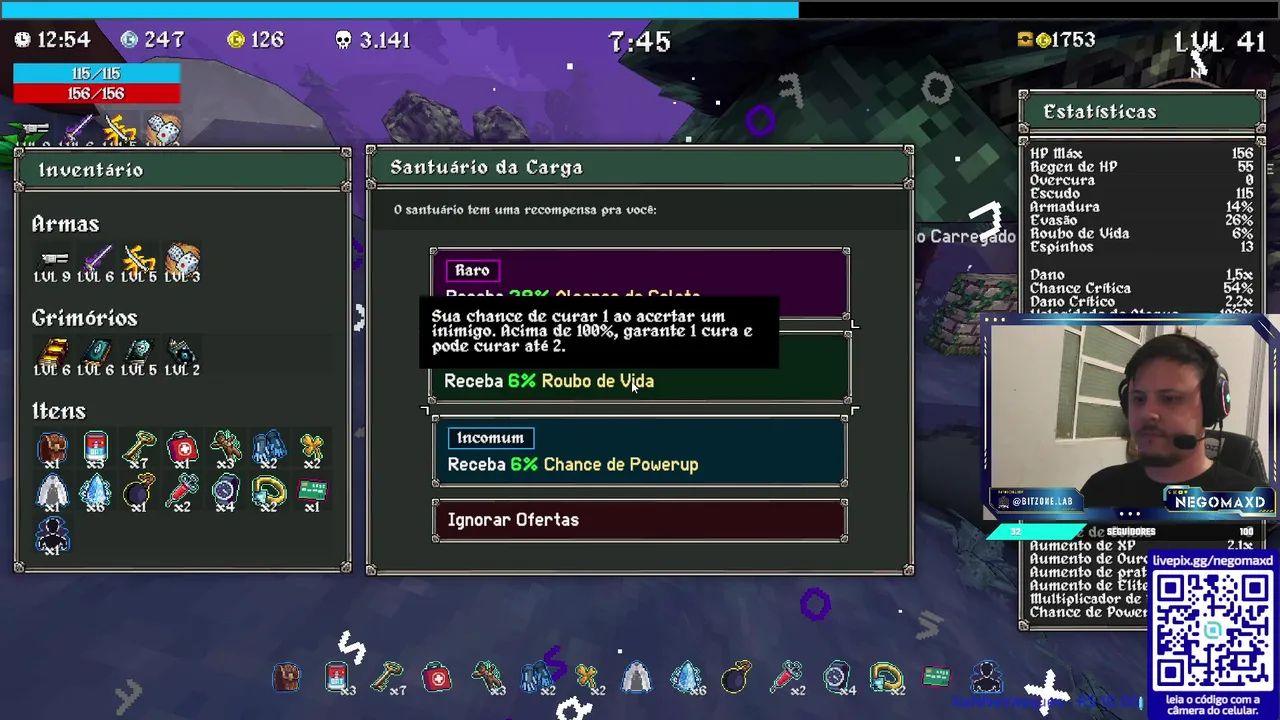Image resolution: width=1280 pixels, height=720 pixels.
Task: Select the purple sword weapon in Armas
Action: (96, 262)
